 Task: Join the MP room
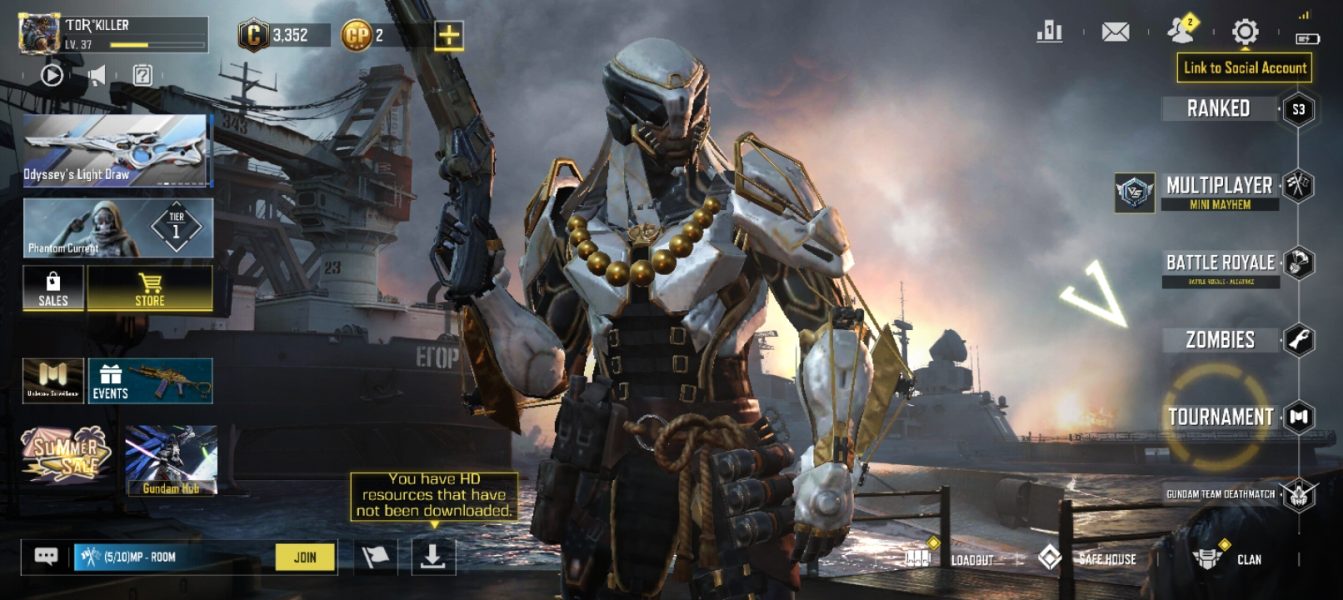click(305, 557)
